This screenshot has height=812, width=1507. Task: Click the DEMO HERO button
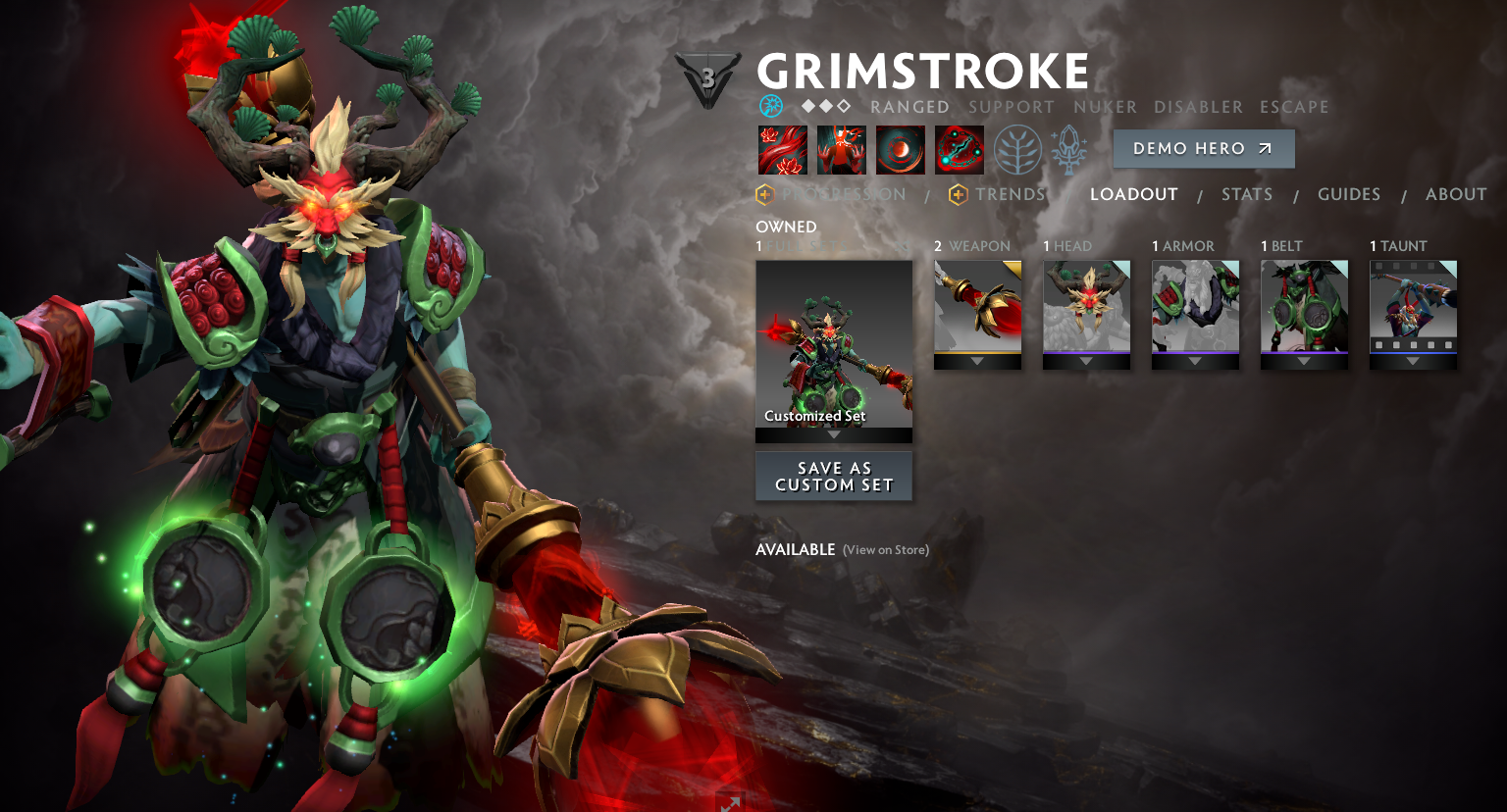(x=1203, y=148)
